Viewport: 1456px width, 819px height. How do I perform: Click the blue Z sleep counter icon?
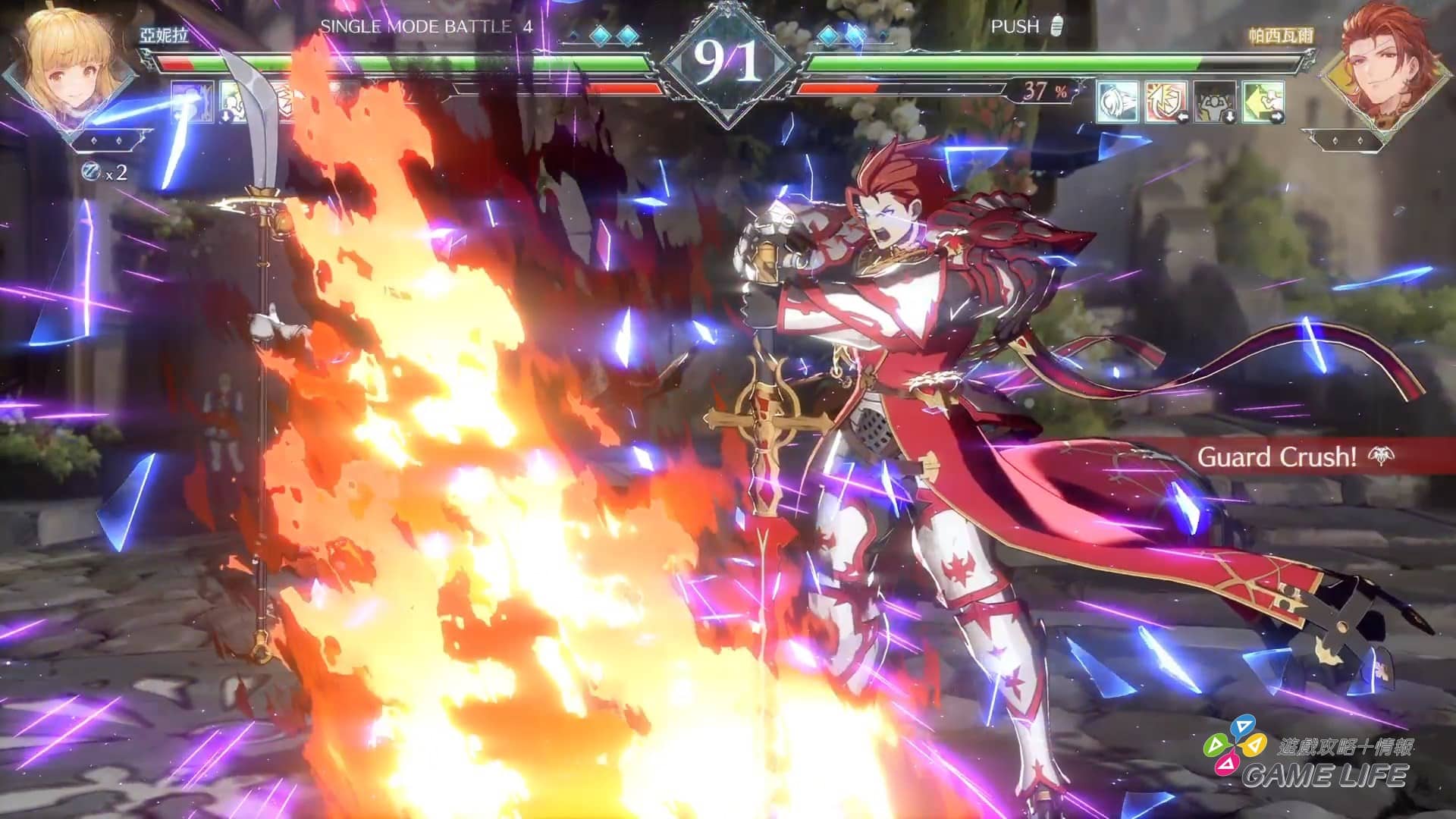click(x=91, y=173)
